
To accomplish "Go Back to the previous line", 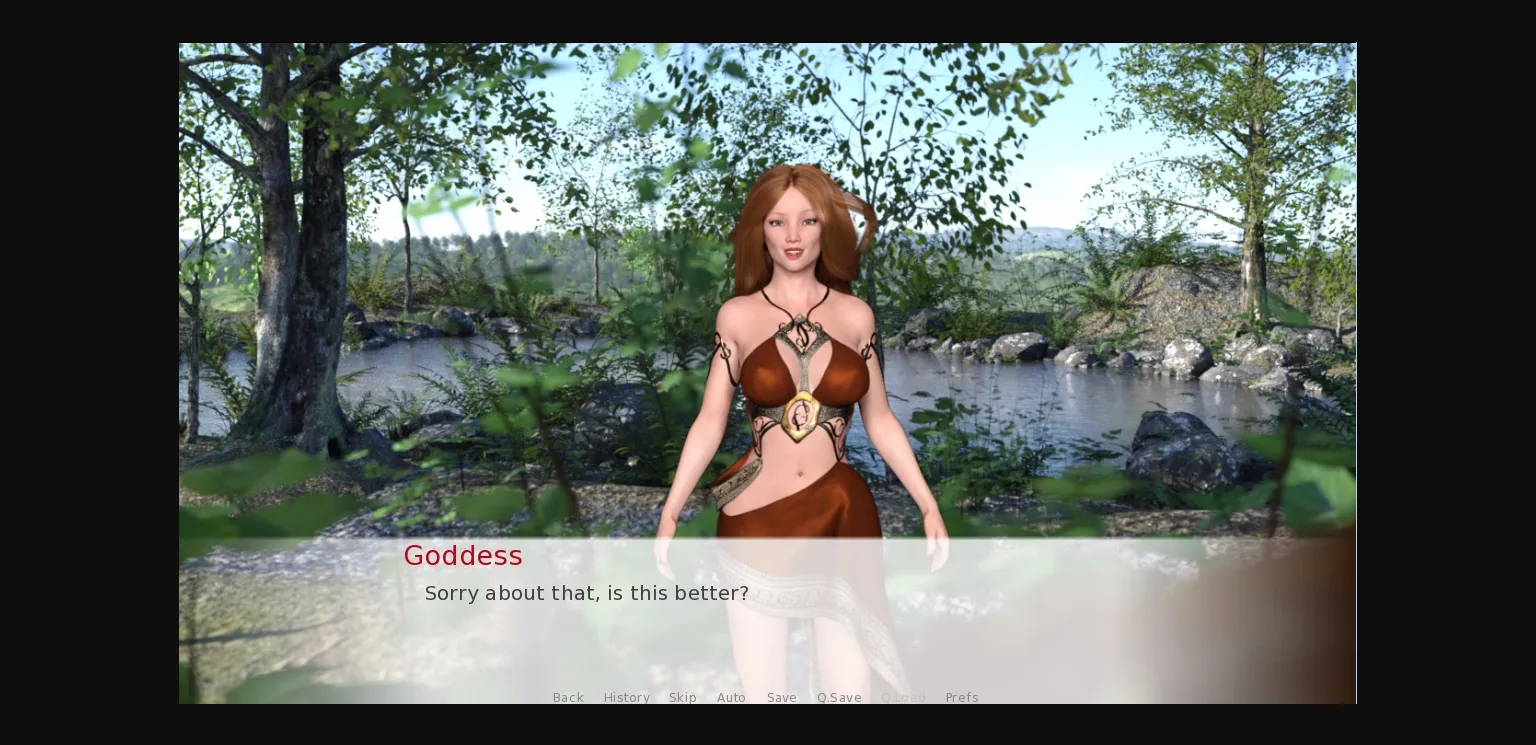I will [568, 697].
